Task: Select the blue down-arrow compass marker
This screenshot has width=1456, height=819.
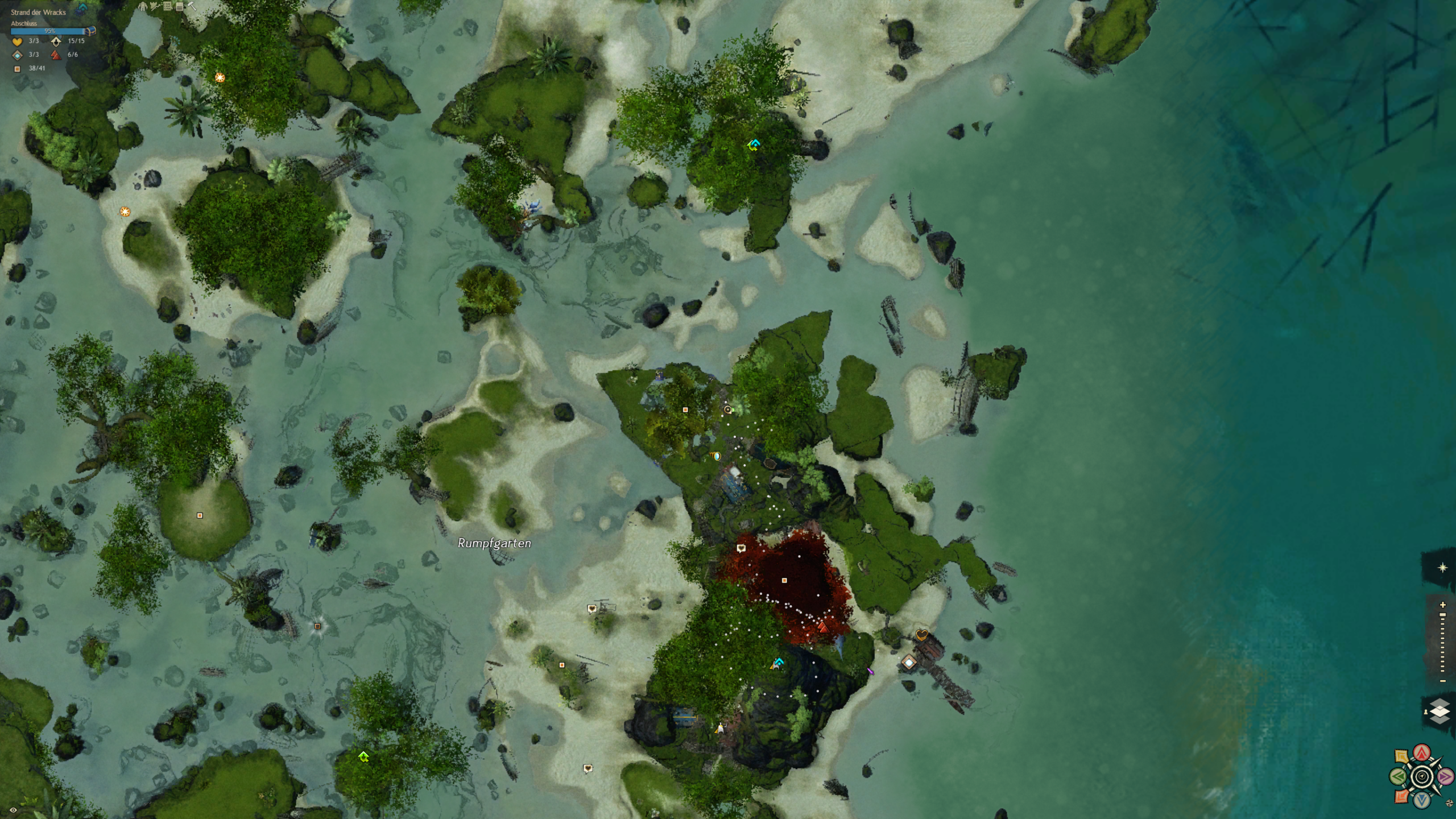Action: point(1422,800)
